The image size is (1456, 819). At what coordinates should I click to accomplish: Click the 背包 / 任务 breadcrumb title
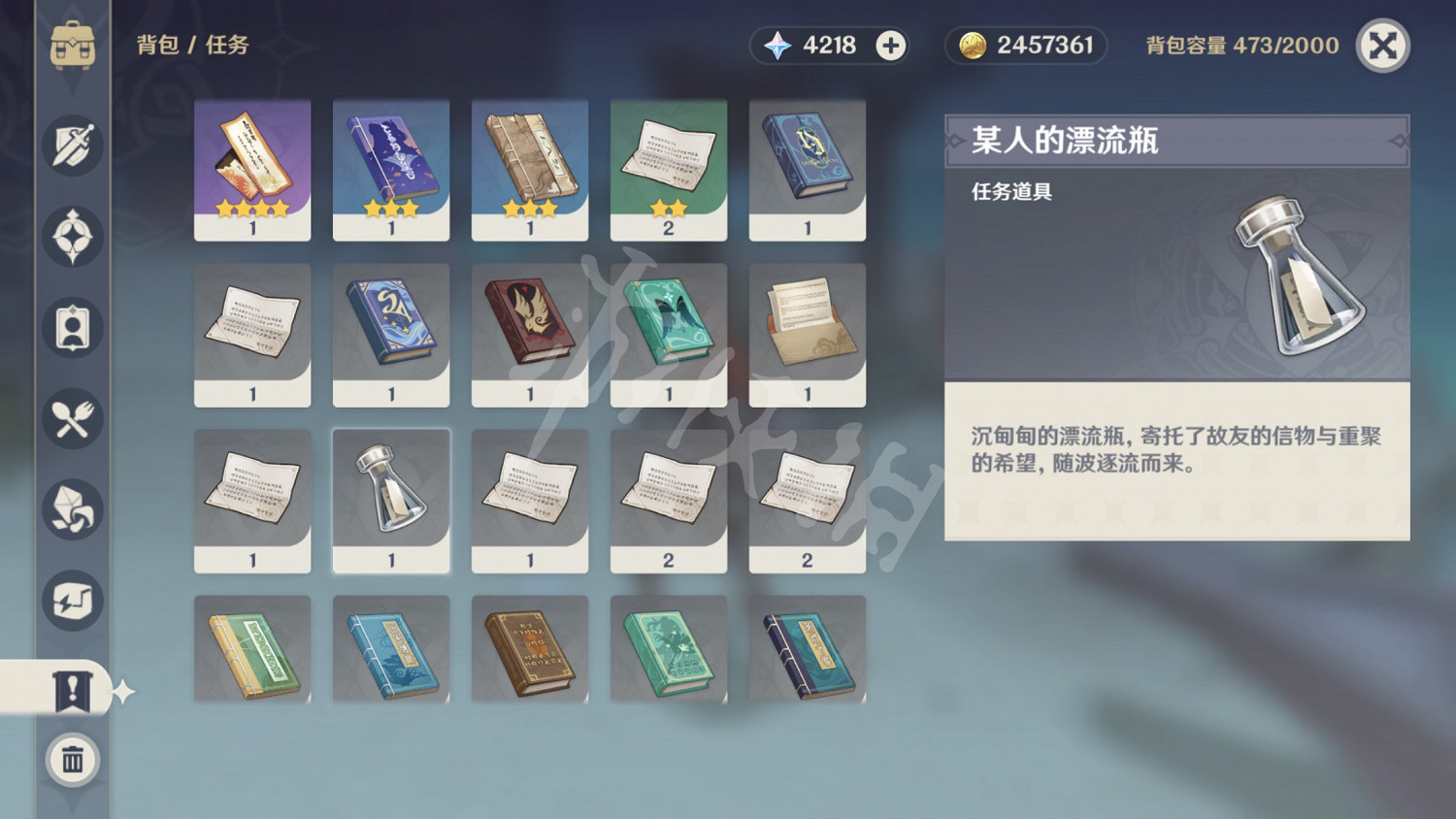click(187, 46)
